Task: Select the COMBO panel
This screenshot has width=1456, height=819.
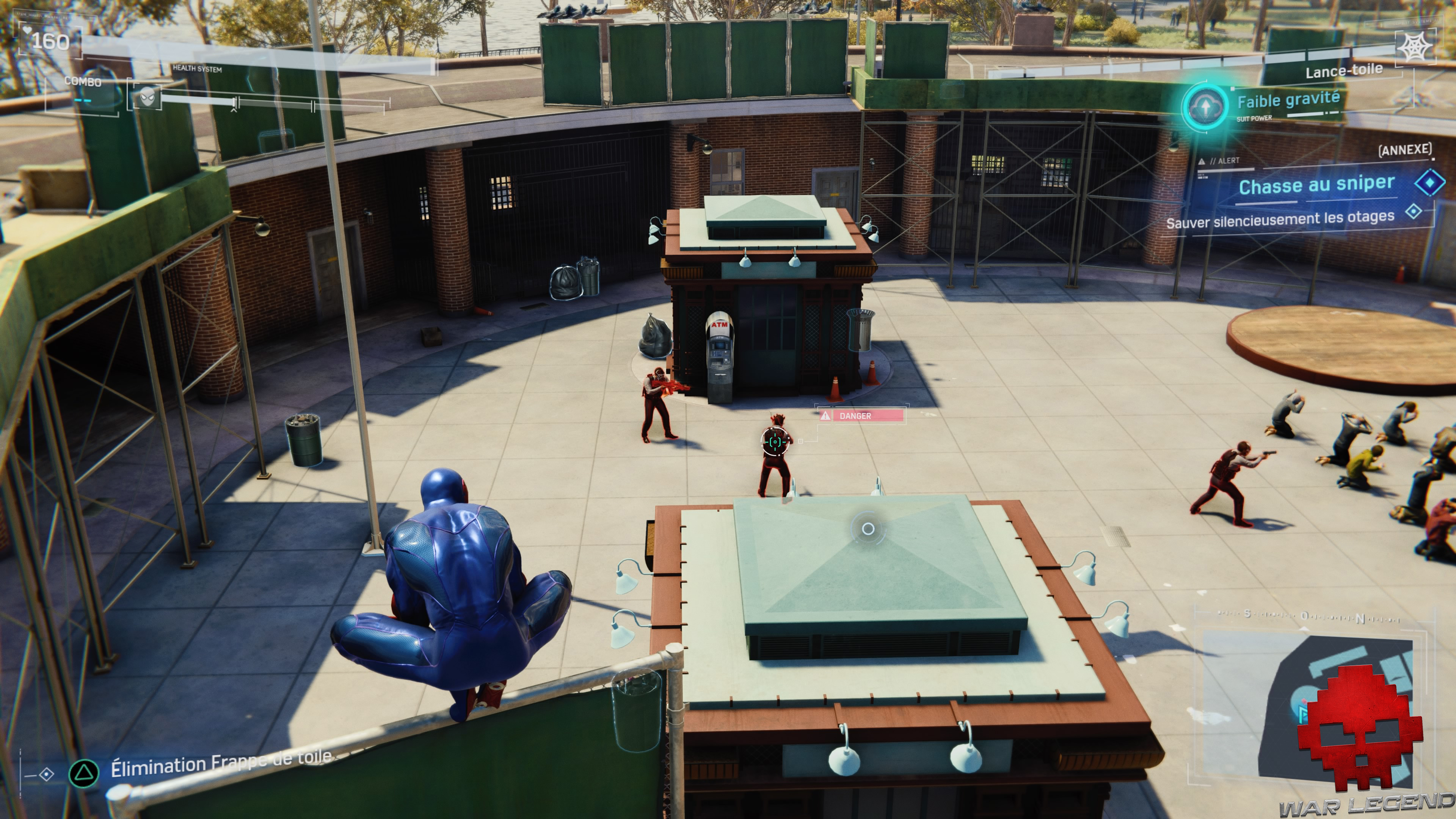Action: point(84,82)
